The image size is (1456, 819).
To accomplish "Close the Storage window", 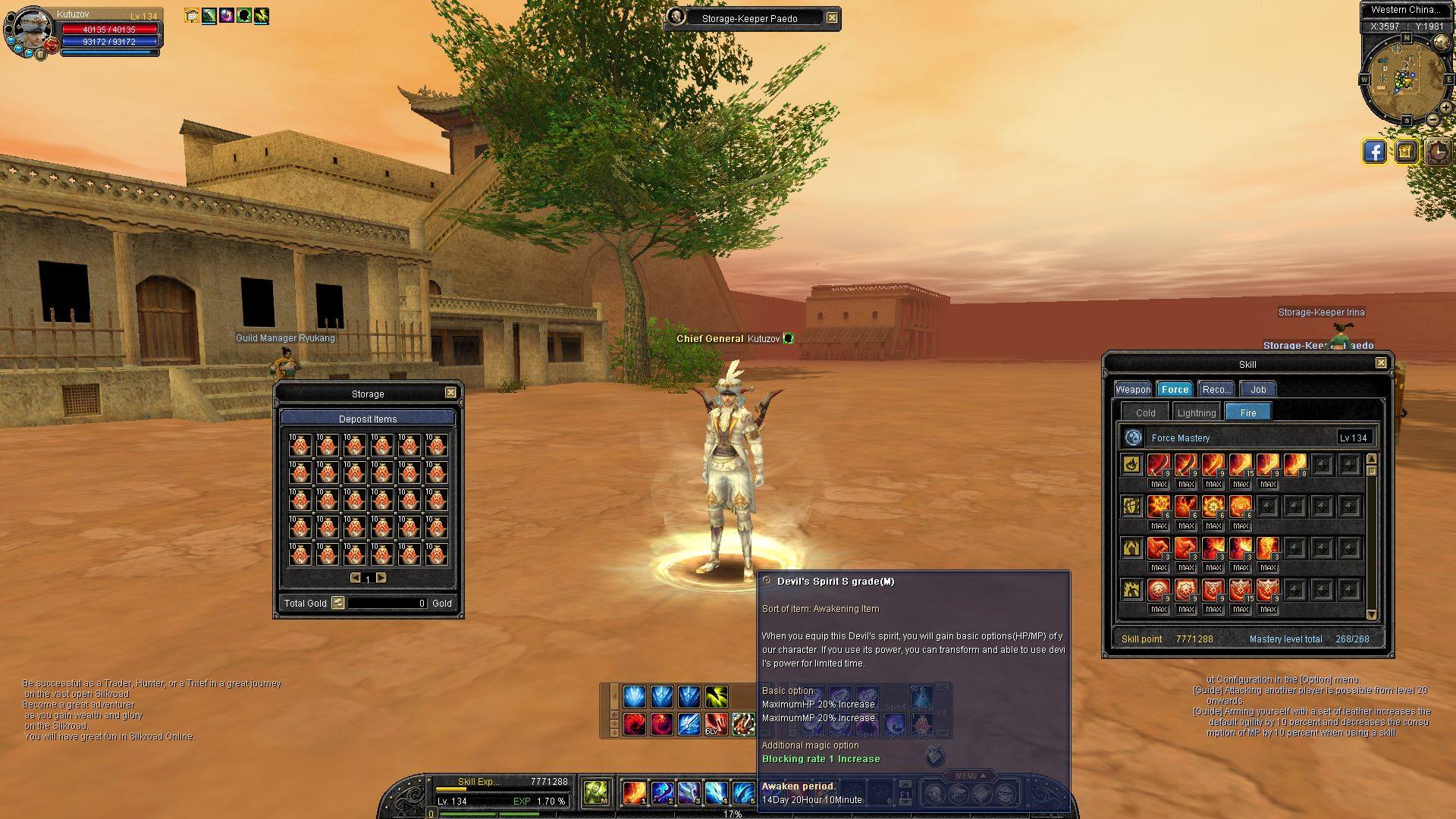I will tap(450, 393).
